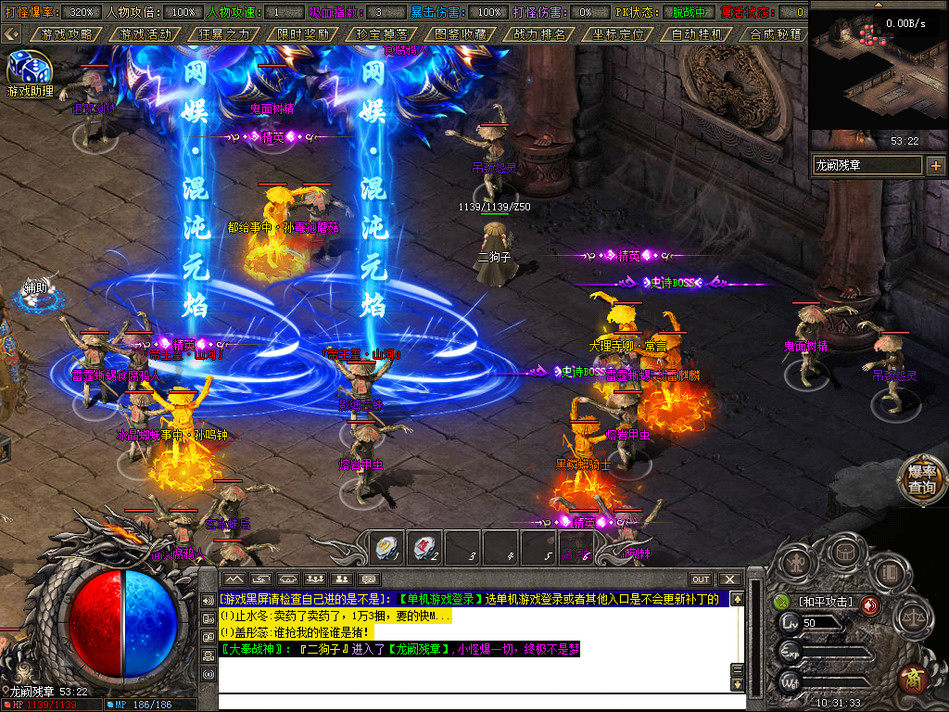Use the item in hotbar slot 1
Image resolution: width=949 pixels, height=712 pixels.
point(388,547)
